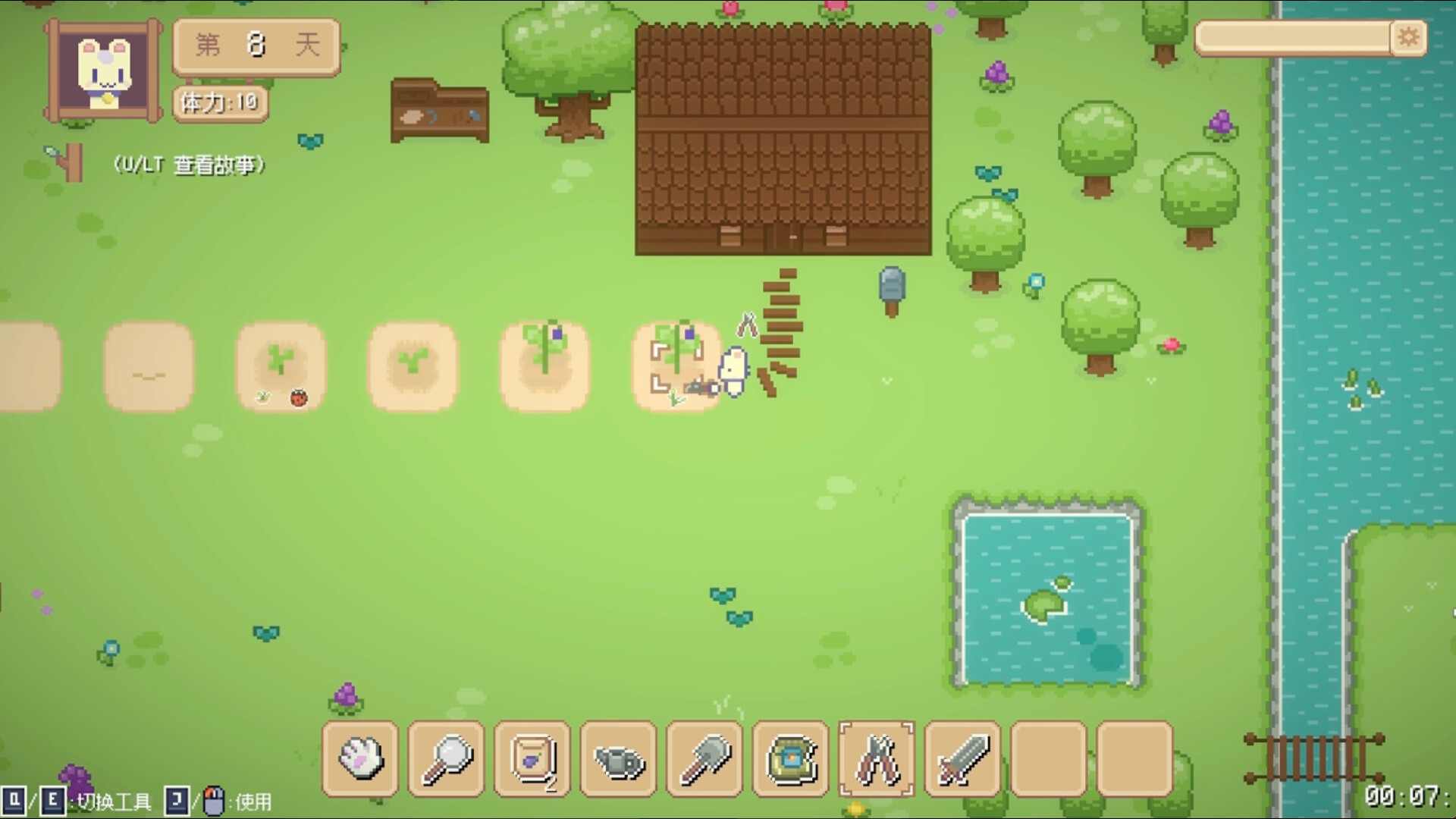Select the watering can tool
Viewport: 1456px width, 819px height.
pyautogui.click(x=618, y=758)
